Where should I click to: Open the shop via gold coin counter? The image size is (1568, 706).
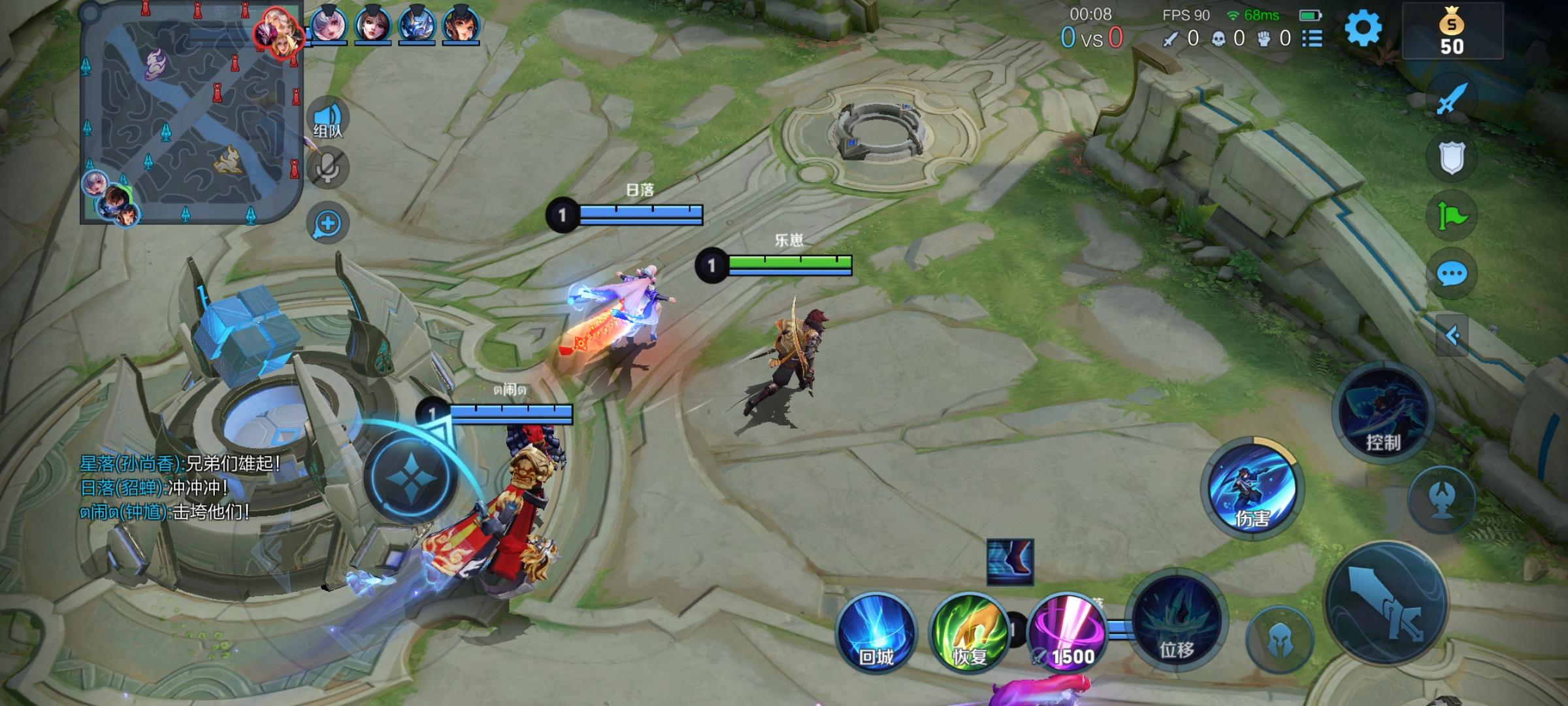tap(1452, 31)
